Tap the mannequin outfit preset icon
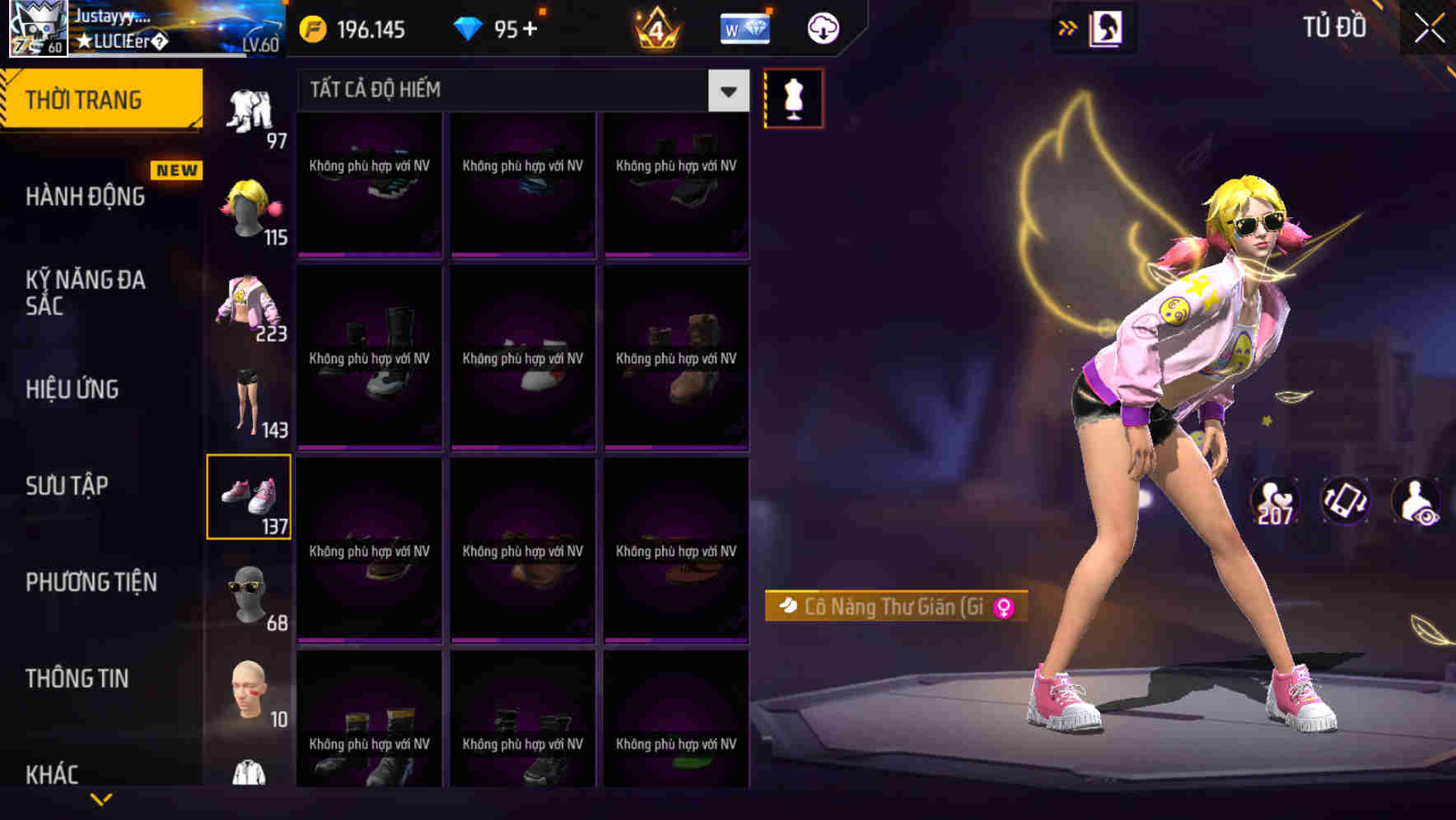This screenshot has width=1456, height=820. [793, 97]
